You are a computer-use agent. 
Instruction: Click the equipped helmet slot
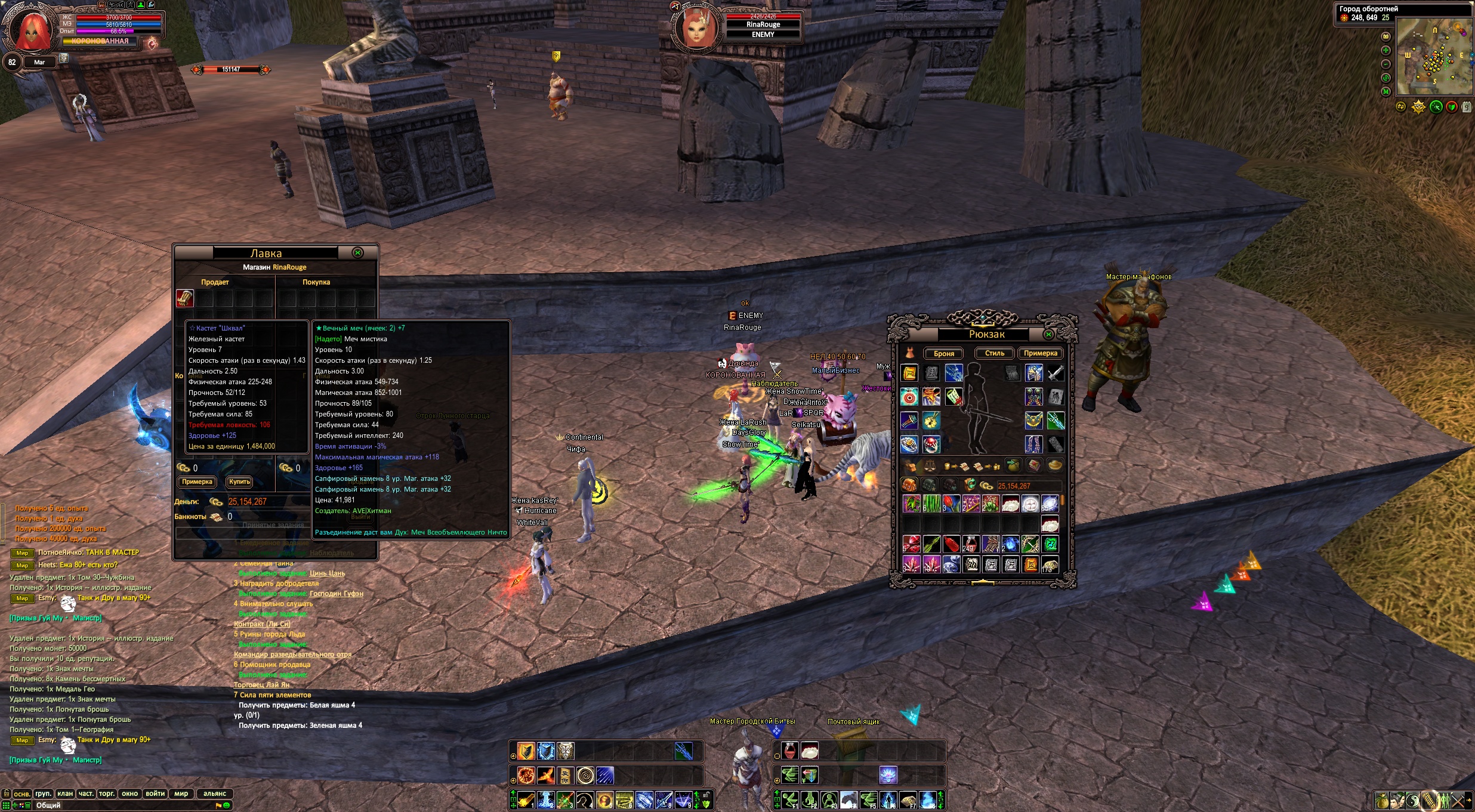[x=1034, y=373]
